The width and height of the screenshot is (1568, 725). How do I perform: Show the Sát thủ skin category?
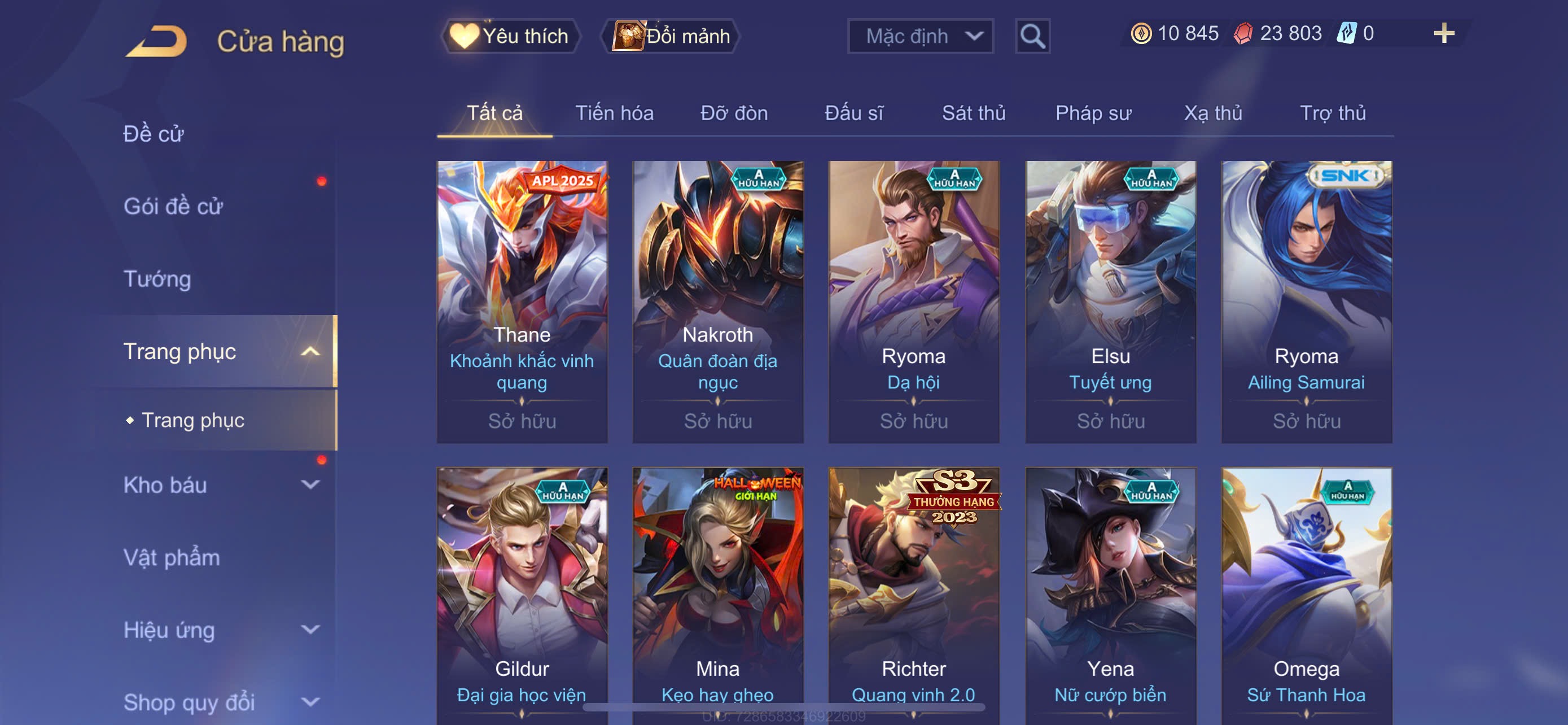973,113
